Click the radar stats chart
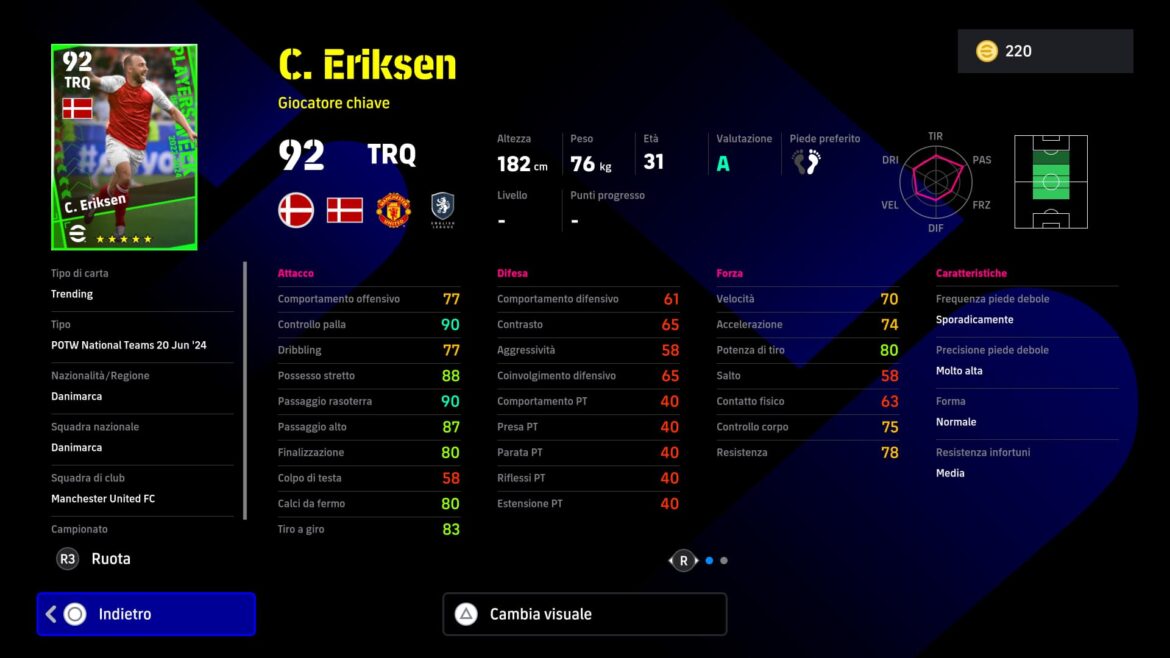 click(x=935, y=181)
